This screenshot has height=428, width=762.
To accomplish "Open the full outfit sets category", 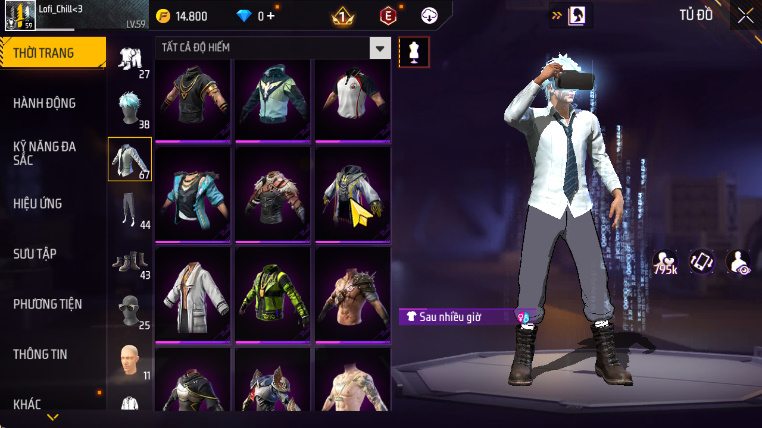I will tap(129, 58).
